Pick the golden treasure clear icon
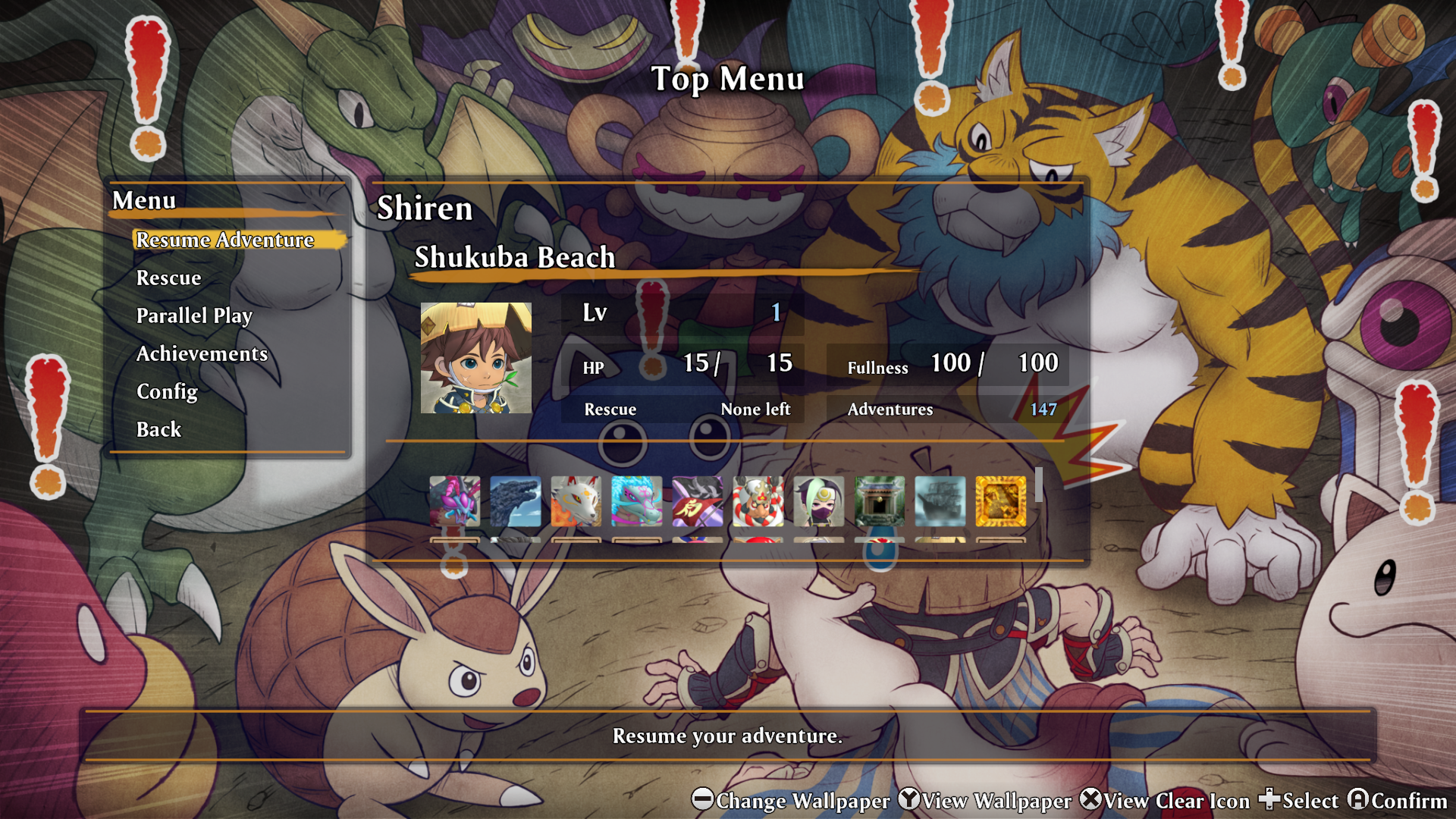This screenshot has width=1456, height=819. point(1001,501)
